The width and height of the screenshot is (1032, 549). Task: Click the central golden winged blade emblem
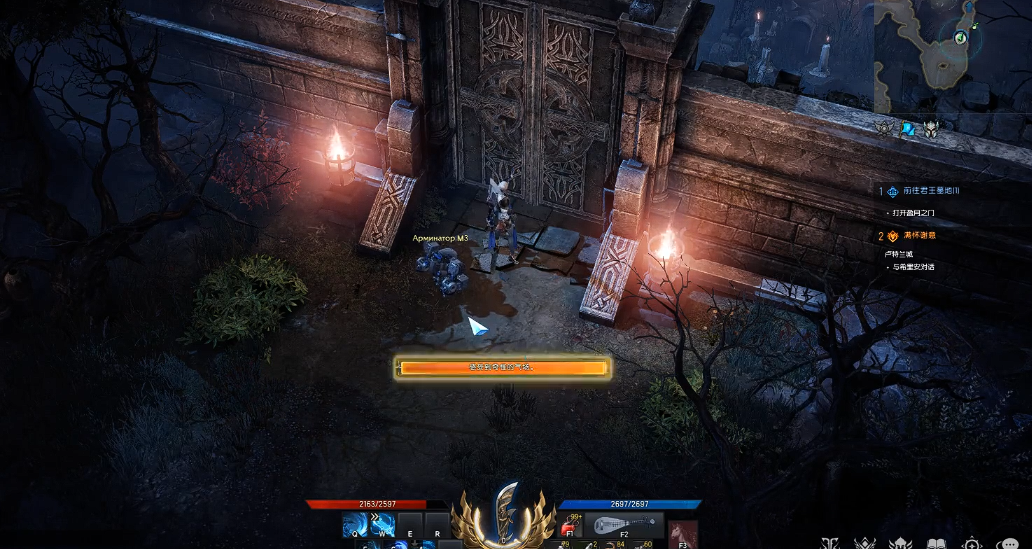point(505,515)
